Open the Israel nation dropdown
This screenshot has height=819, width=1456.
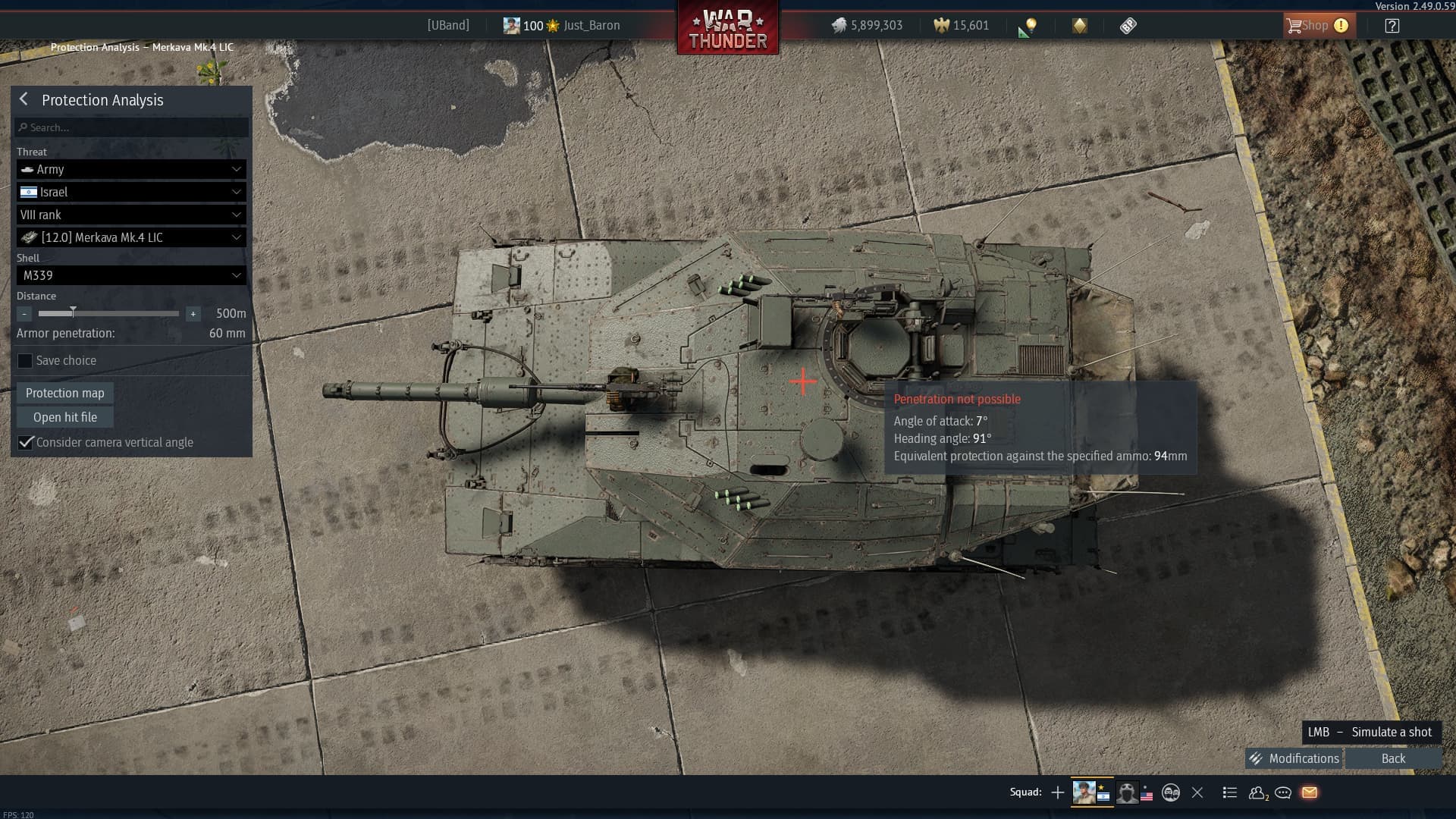click(x=131, y=192)
